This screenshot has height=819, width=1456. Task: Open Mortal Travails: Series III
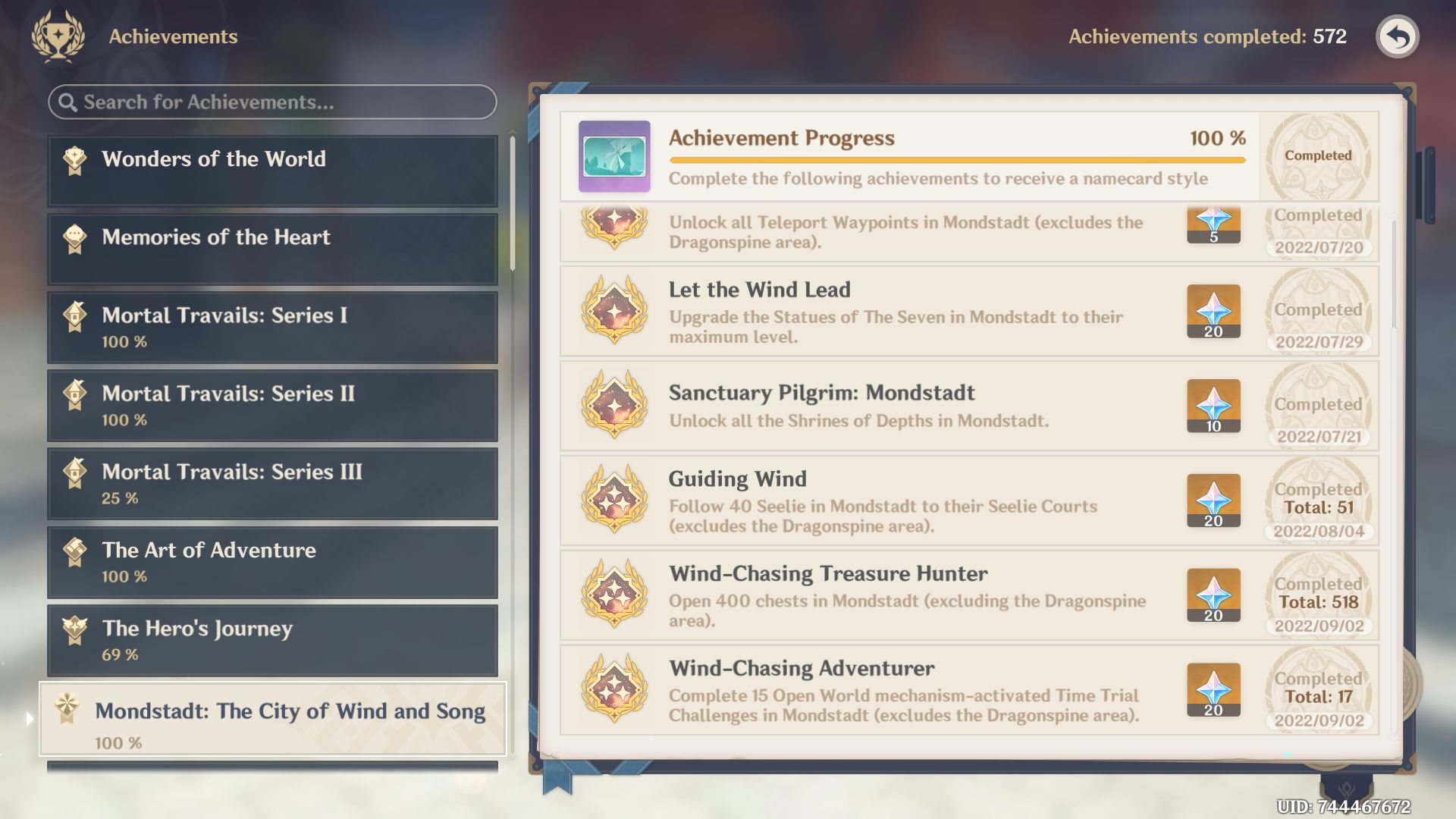pyautogui.click(x=273, y=483)
